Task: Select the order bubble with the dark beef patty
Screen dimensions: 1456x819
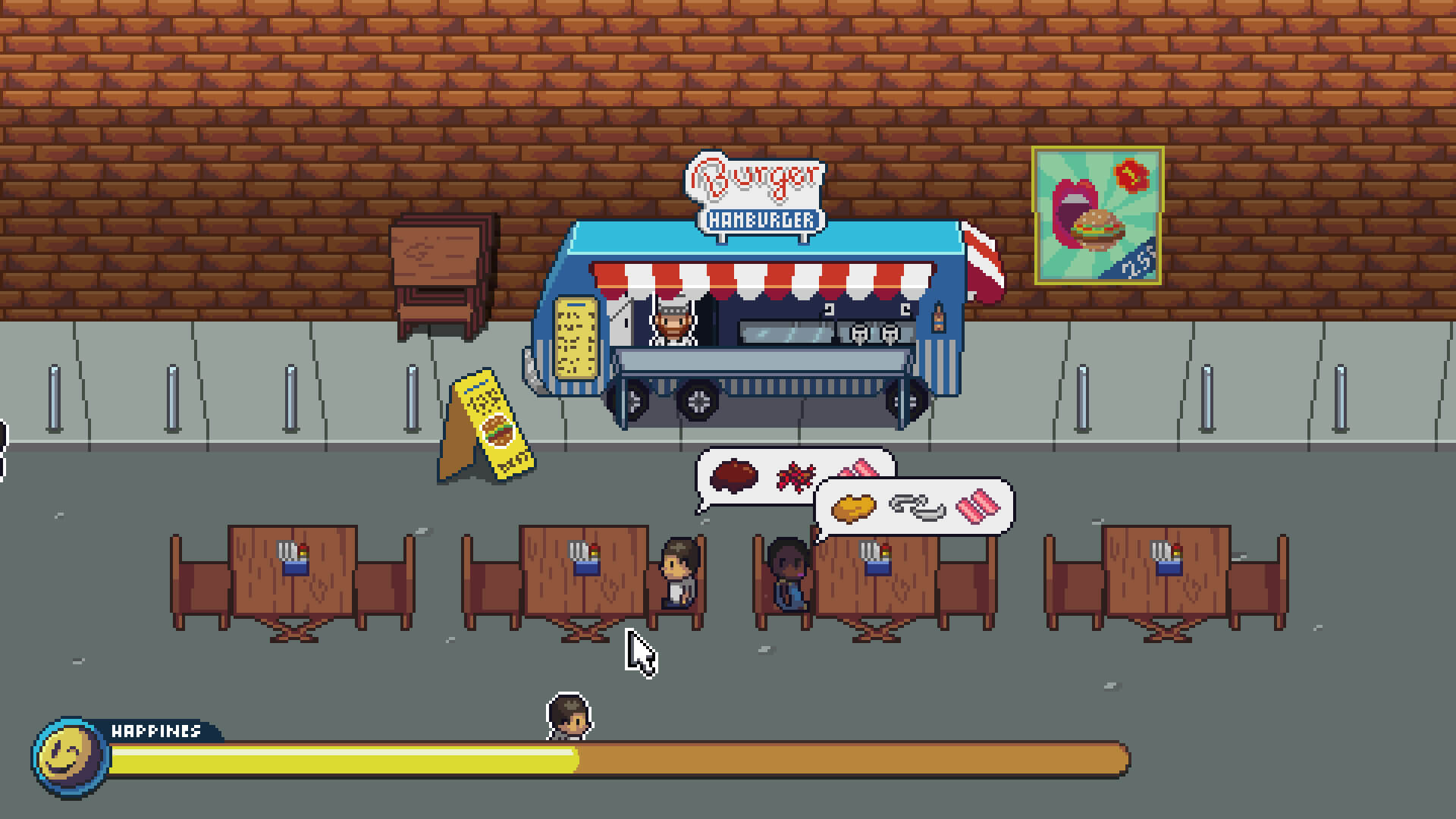Action: pyautogui.click(x=751, y=476)
